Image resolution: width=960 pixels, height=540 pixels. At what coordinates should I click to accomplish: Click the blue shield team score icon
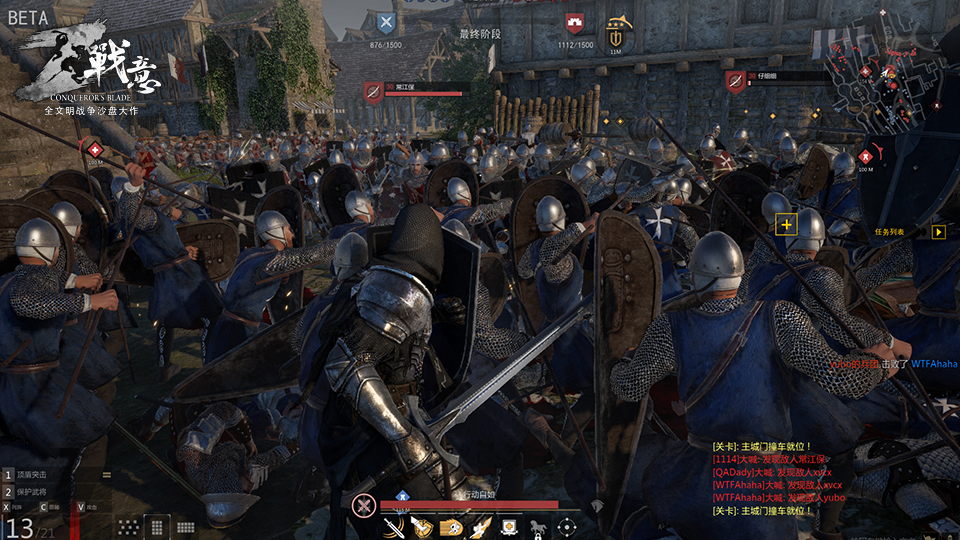[386, 23]
